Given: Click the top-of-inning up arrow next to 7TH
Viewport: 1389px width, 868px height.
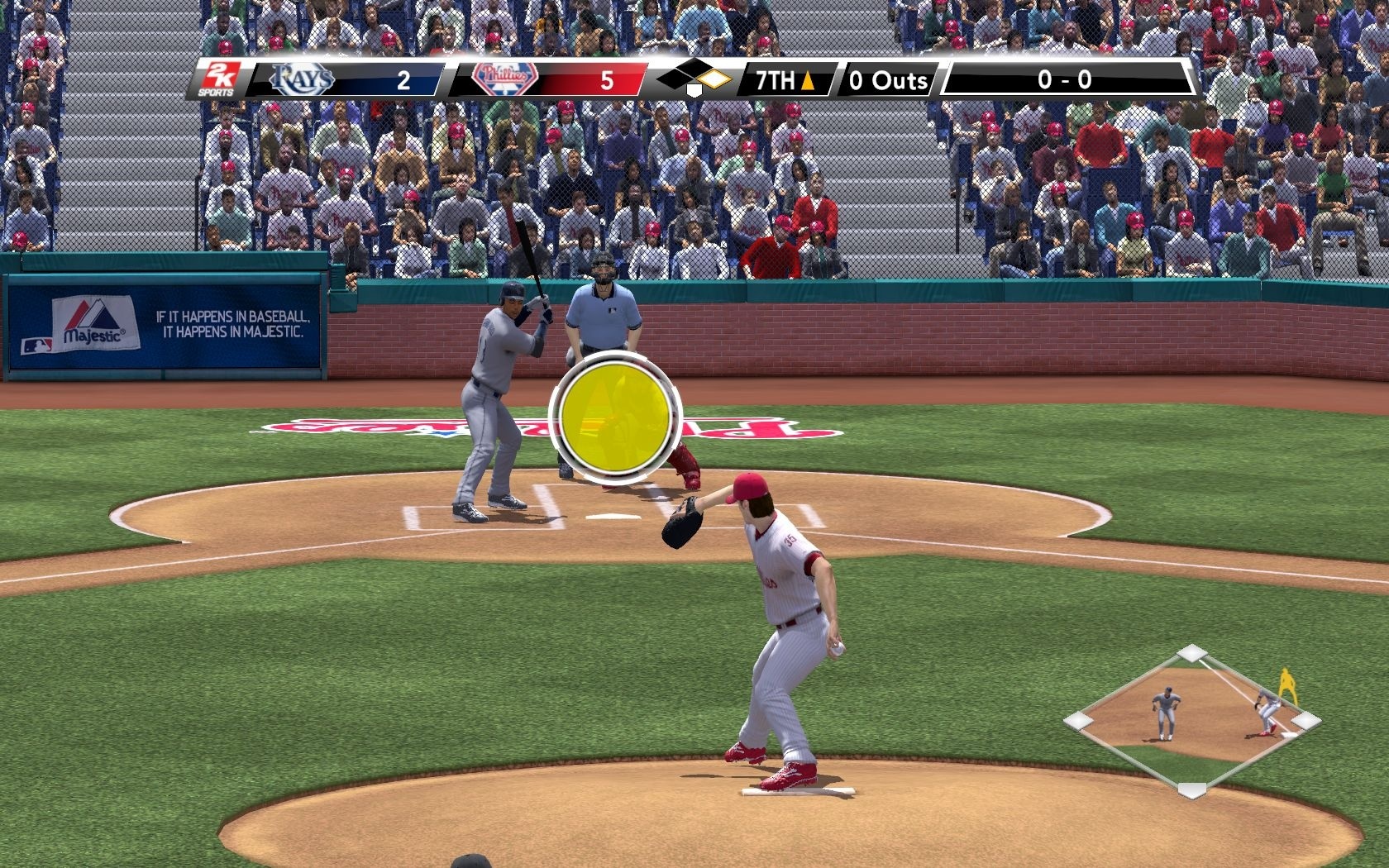Looking at the screenshot, I should (x=806, y=82).
